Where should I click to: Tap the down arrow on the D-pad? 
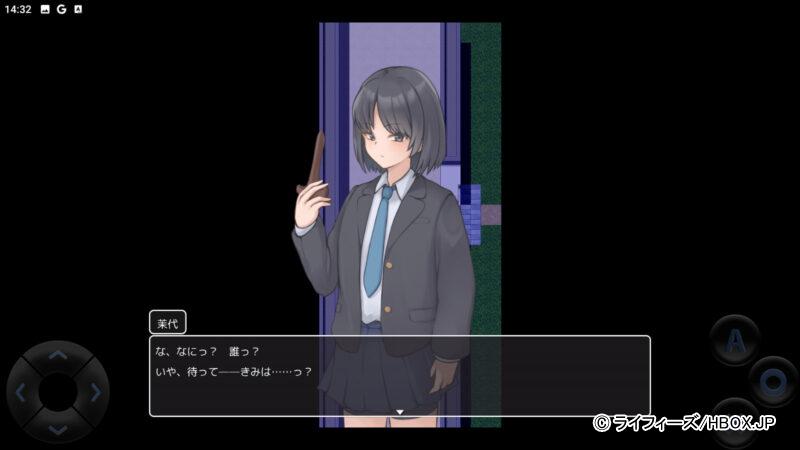click(58, 428)
